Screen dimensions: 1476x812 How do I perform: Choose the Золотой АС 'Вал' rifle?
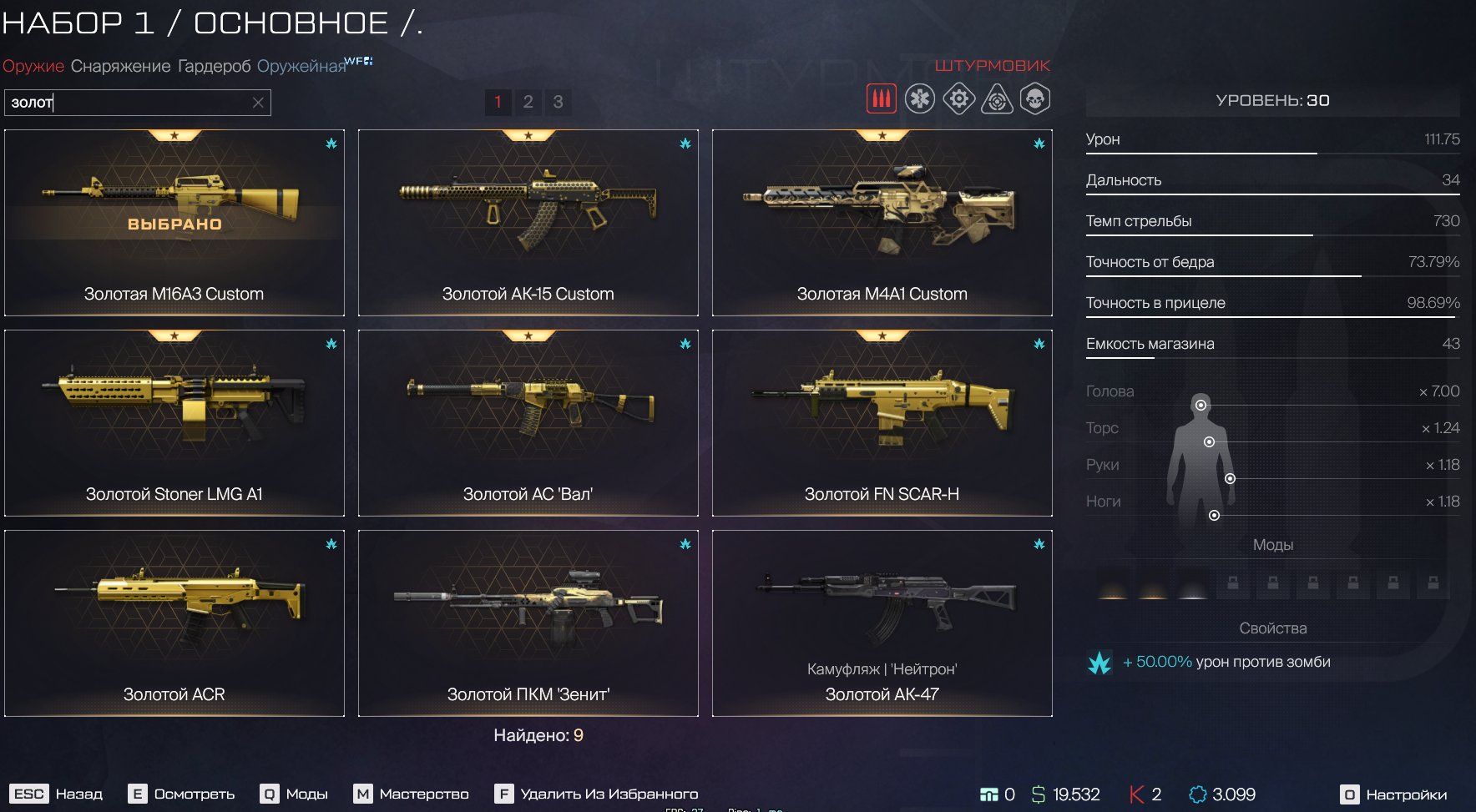pos(528,422)
